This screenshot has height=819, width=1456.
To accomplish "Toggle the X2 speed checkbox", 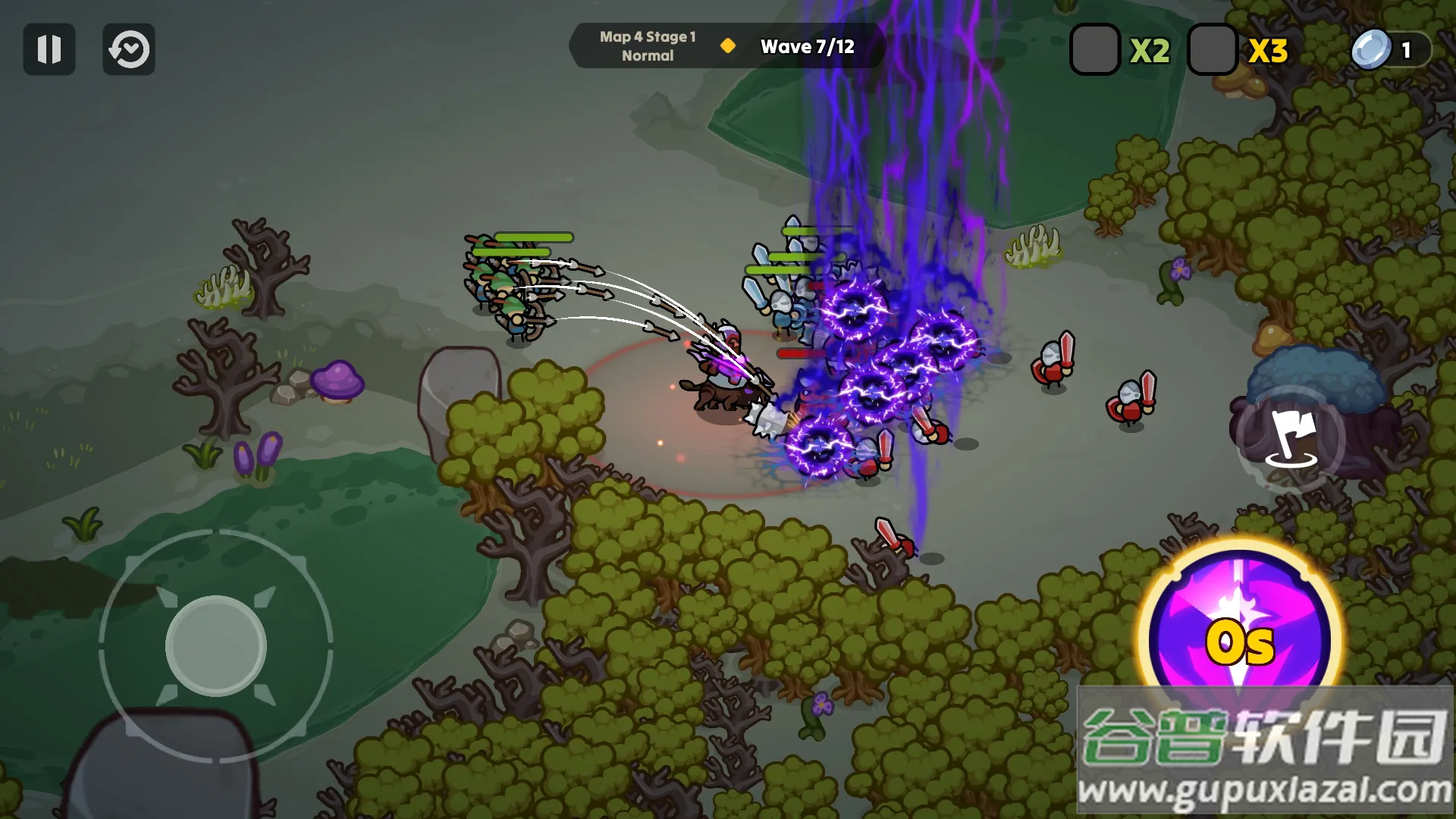I will click(x=1094, y=49).
